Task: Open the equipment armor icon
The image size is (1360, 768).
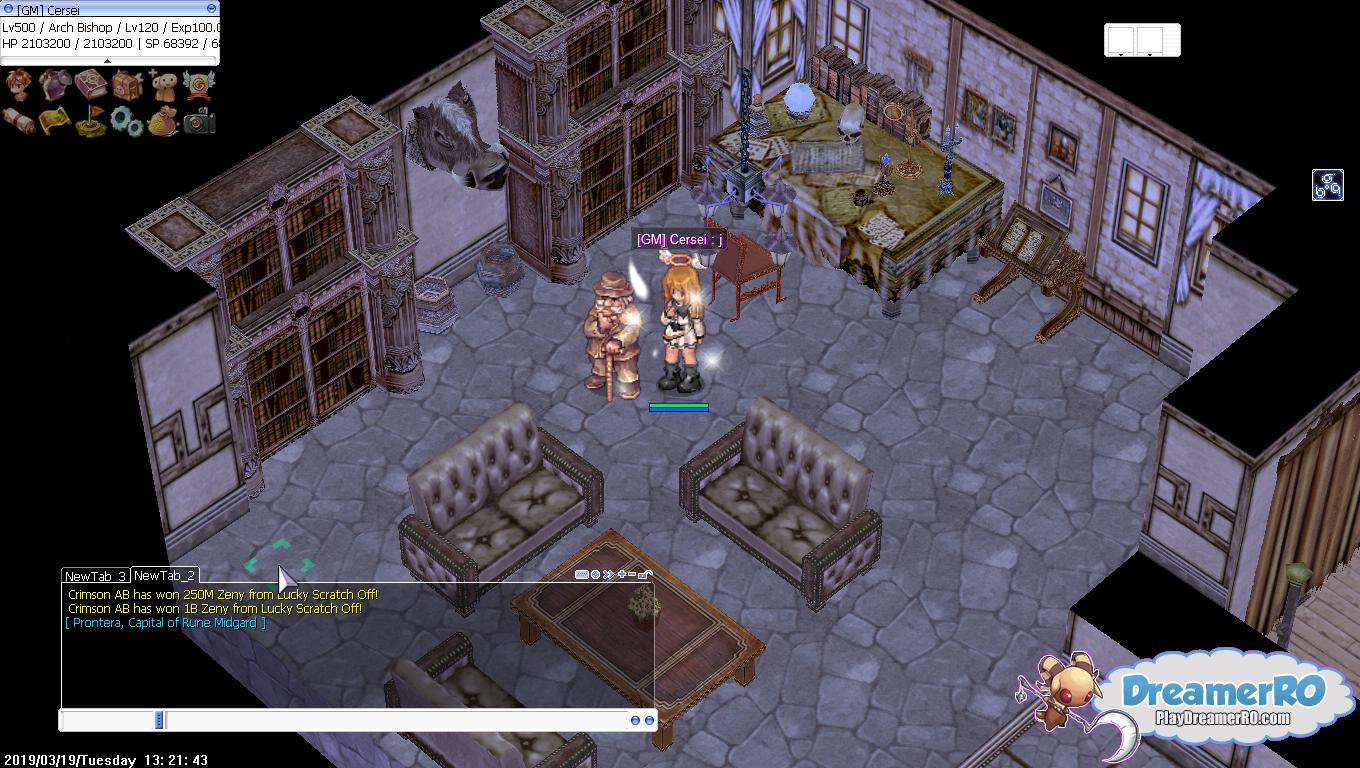Action: pos(55,85)
